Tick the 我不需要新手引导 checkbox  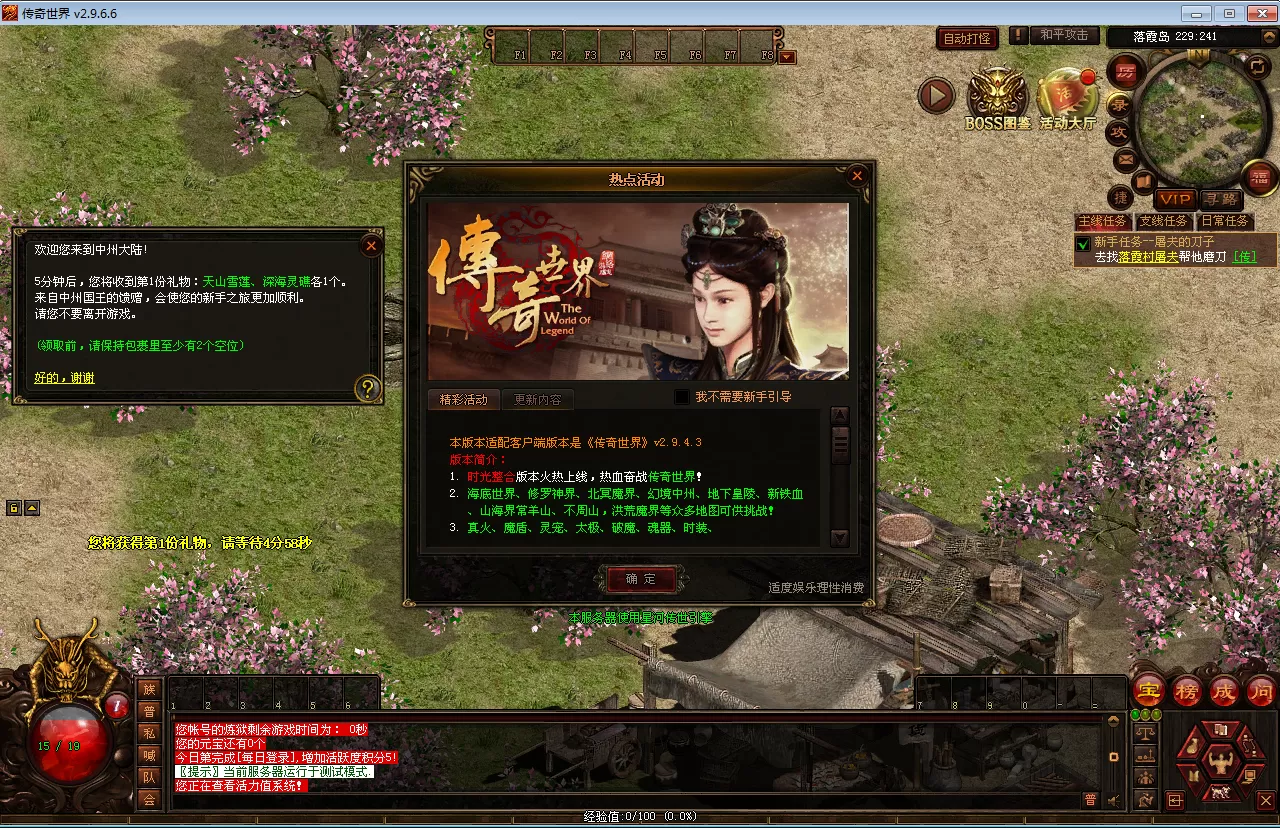point(682,397)
